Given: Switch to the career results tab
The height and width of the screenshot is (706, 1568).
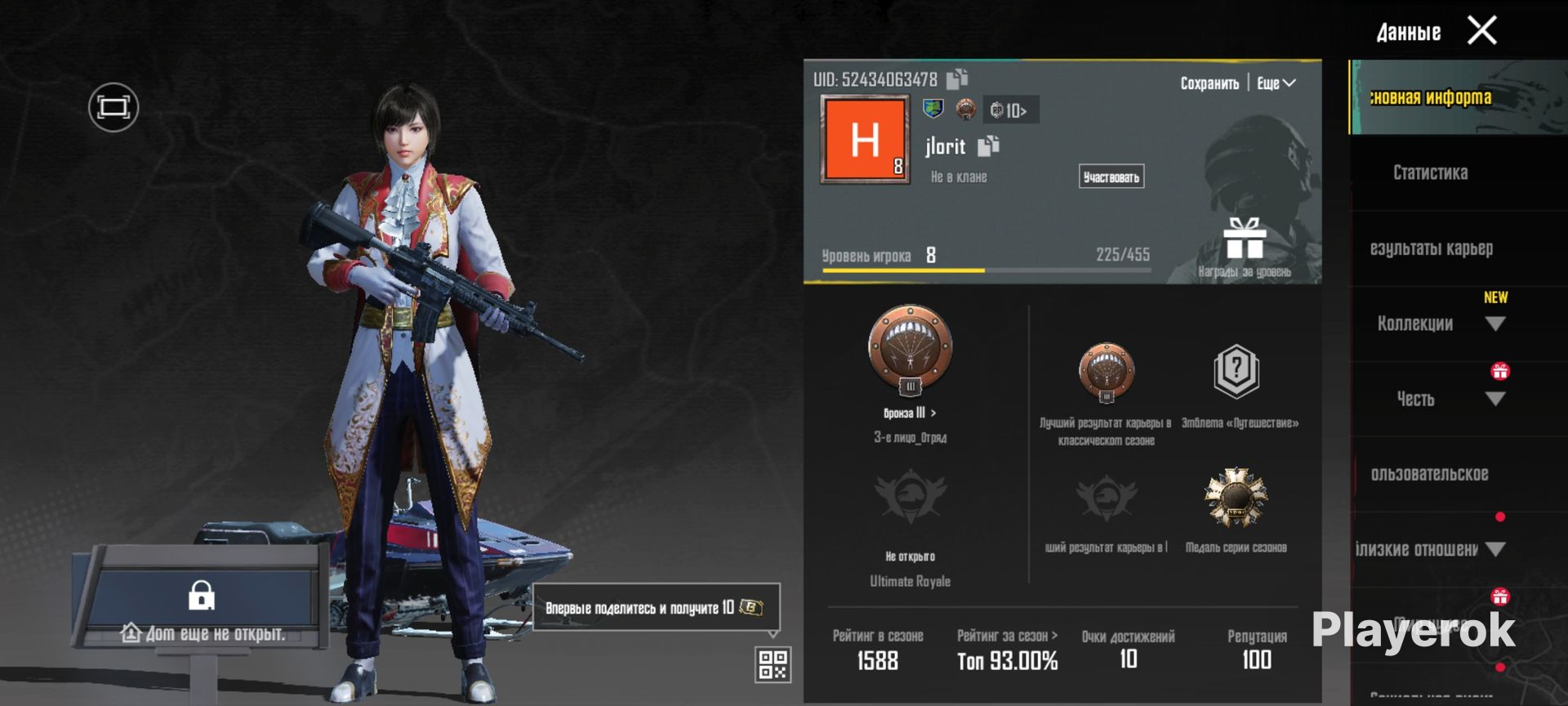Looking at the screenshot, I should (1431, 248).
